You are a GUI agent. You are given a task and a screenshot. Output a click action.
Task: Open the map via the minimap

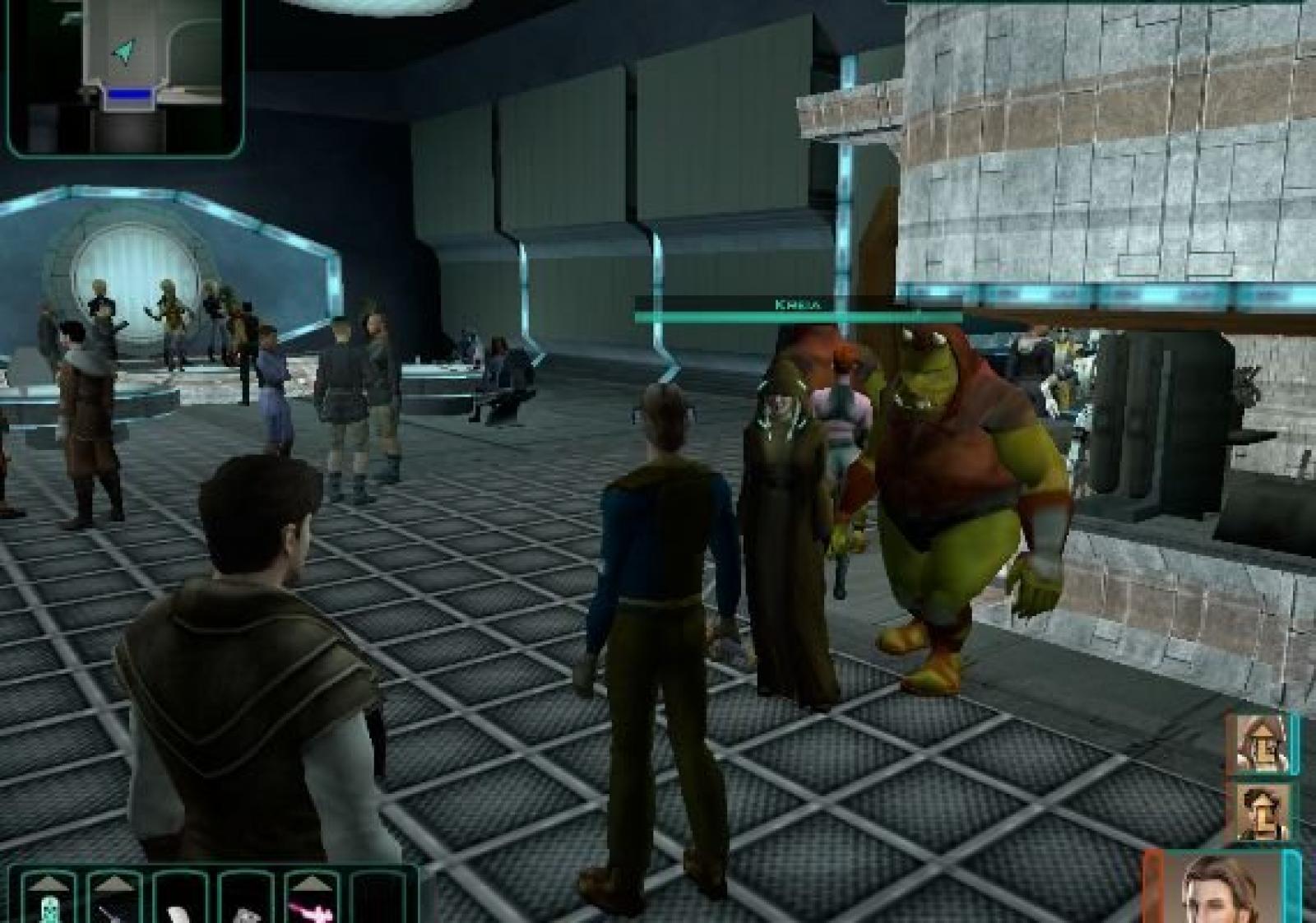pyautogui.click(x=125, y=77)
